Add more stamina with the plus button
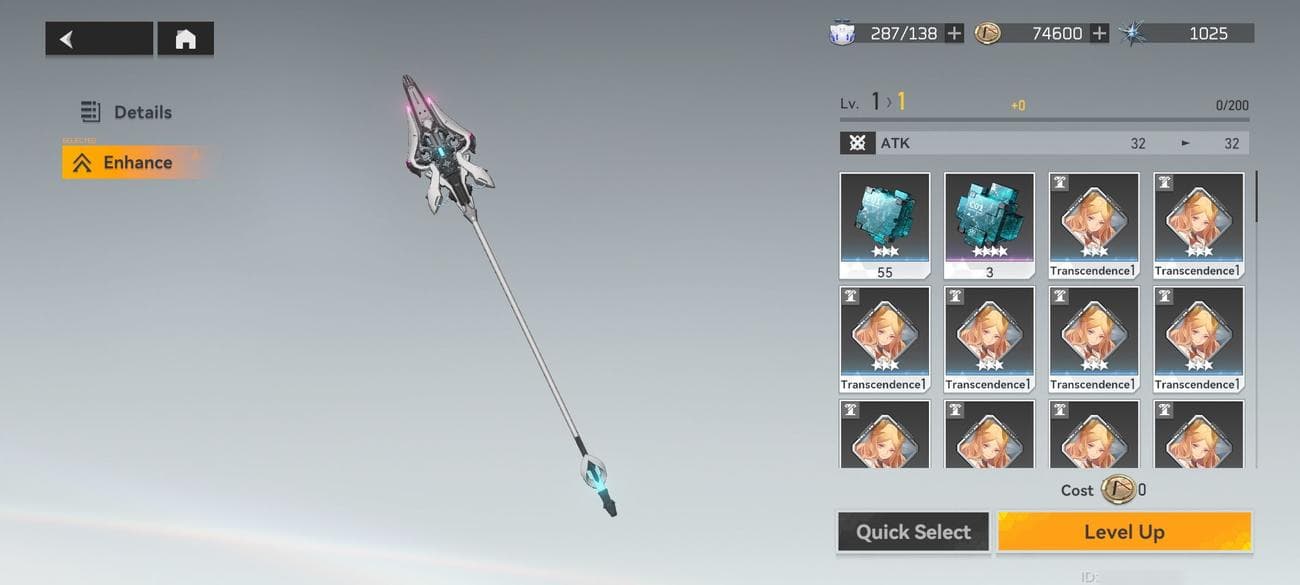 coord(954,33)
